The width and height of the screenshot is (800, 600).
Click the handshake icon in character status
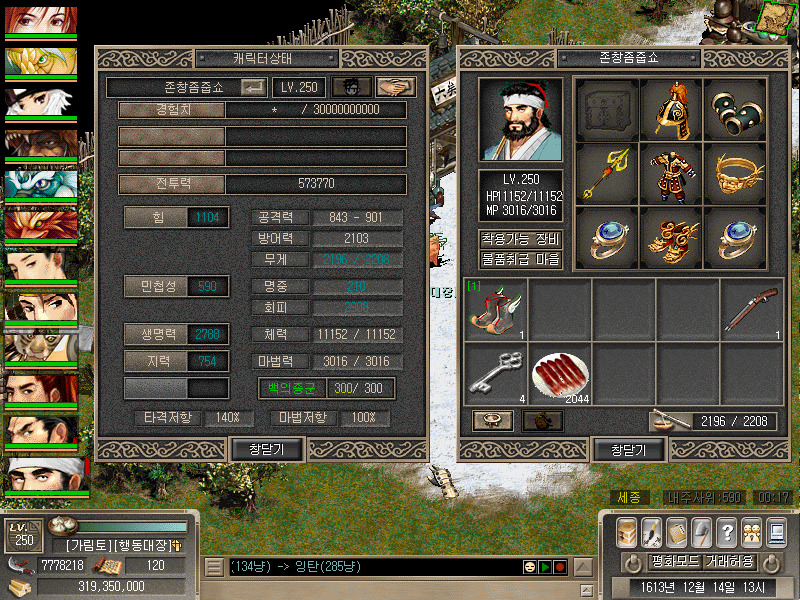click(x=397, y=87)
